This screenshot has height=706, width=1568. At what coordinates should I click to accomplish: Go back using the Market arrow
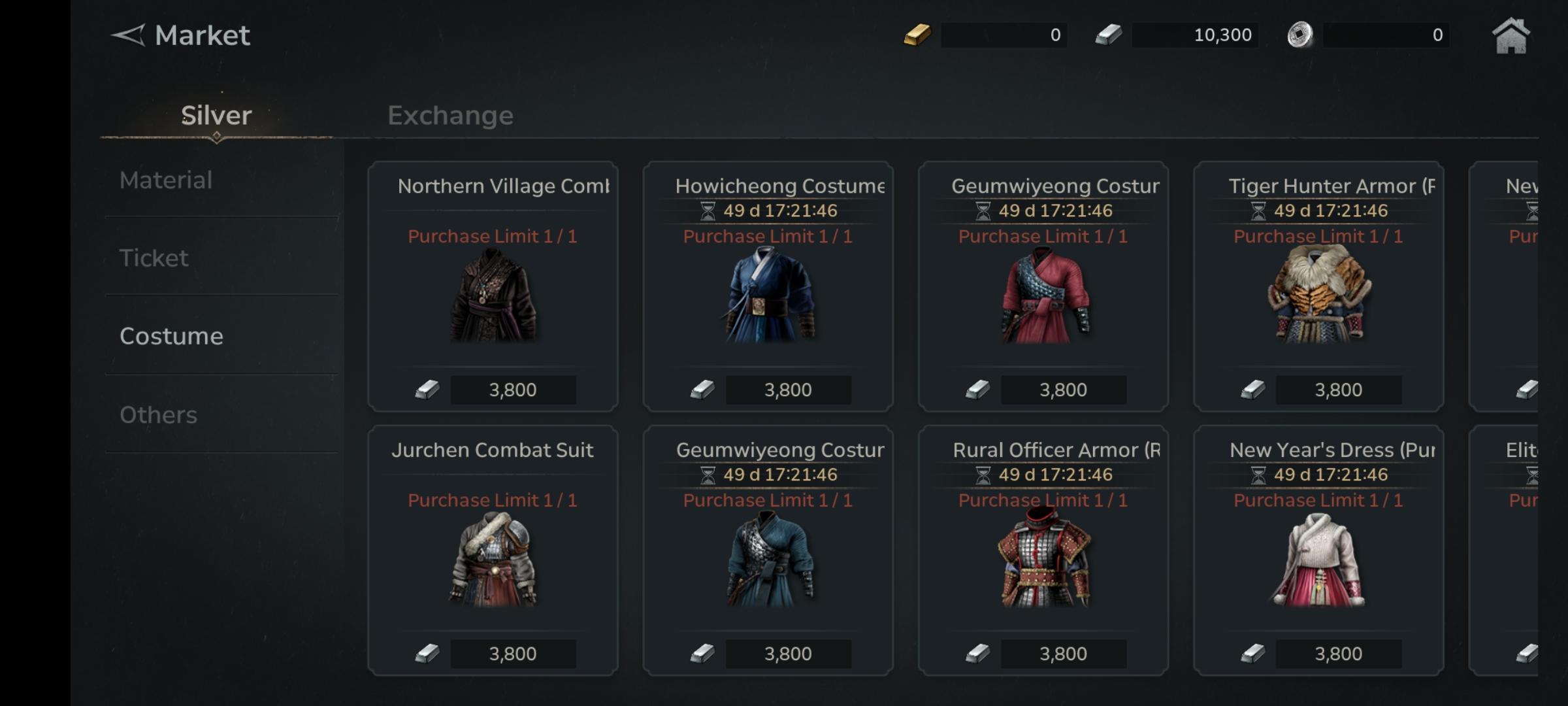pyautogui.click(x=128, y=35)
